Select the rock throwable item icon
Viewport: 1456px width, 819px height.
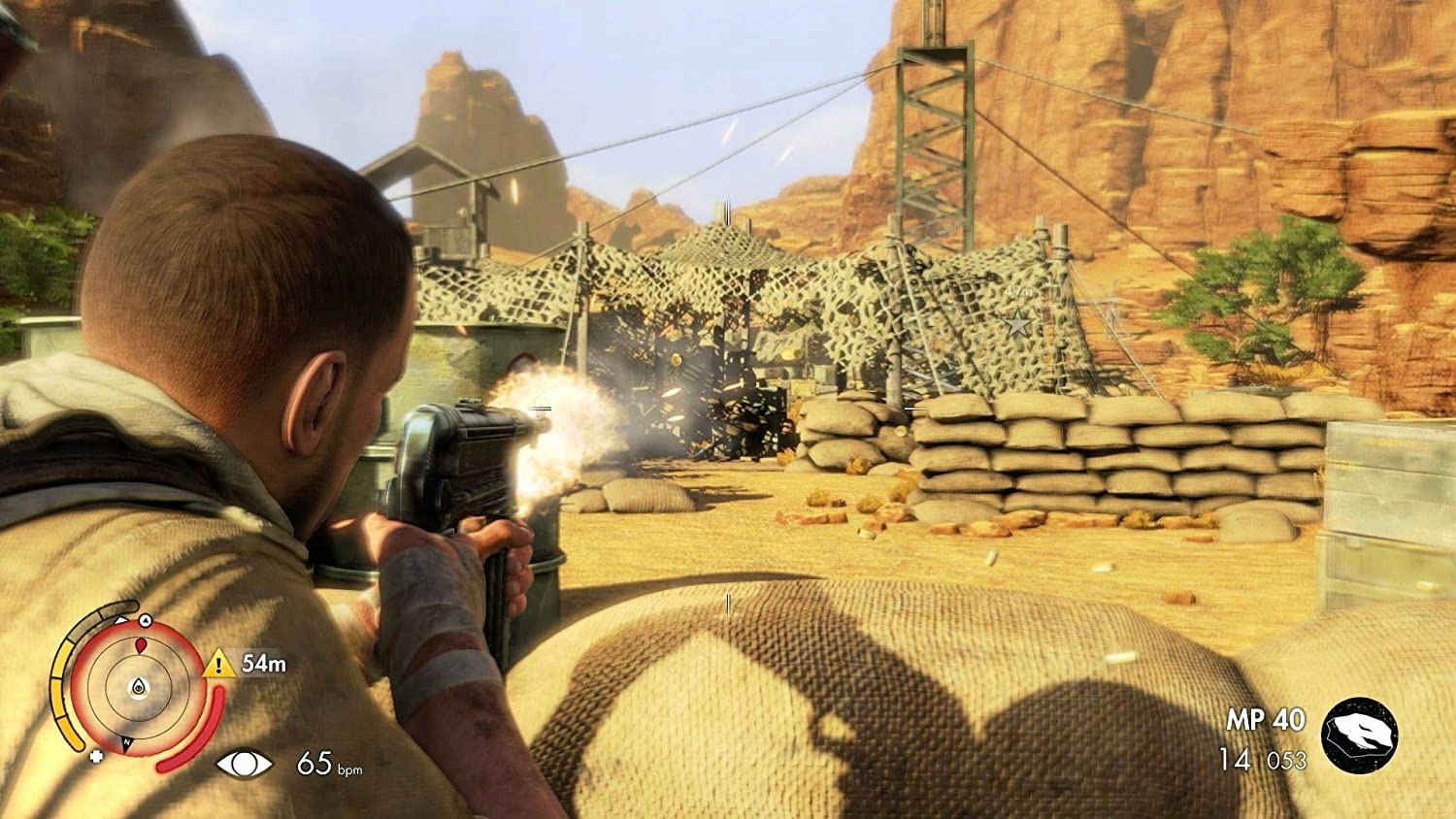(1359, 736)
